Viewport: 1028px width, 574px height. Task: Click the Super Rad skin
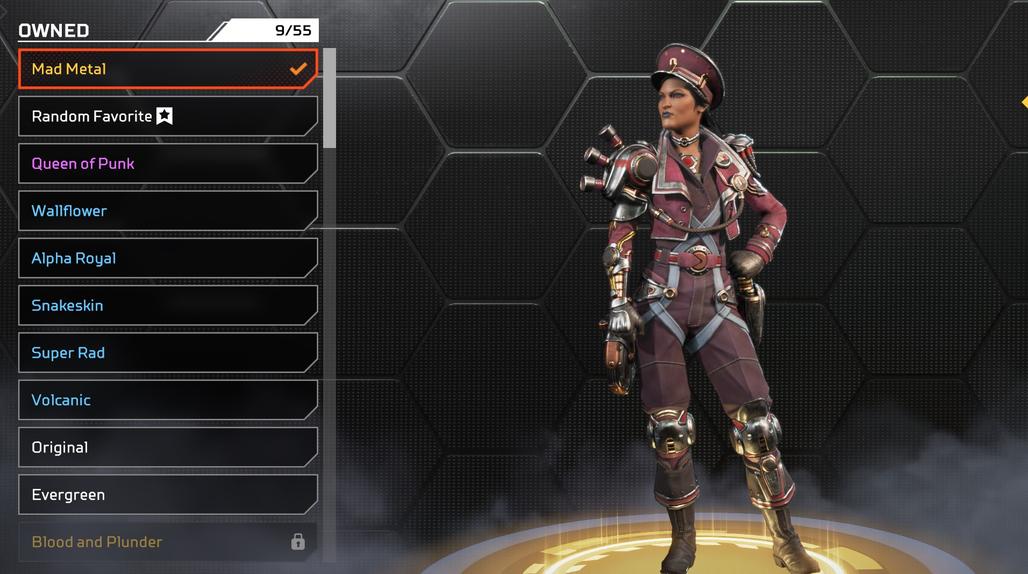(x=167, y=353)
